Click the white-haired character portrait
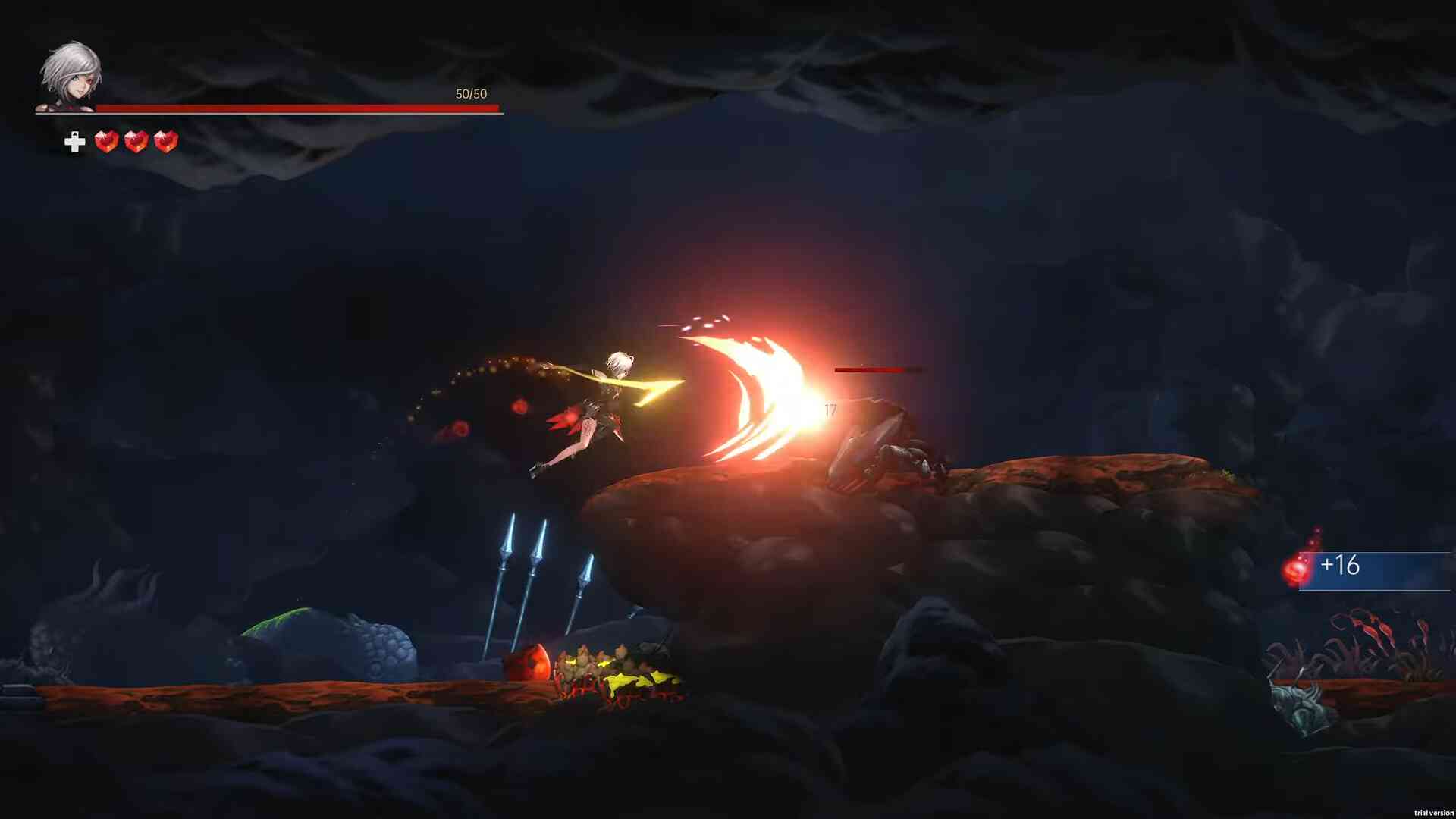 click(71, 76)
